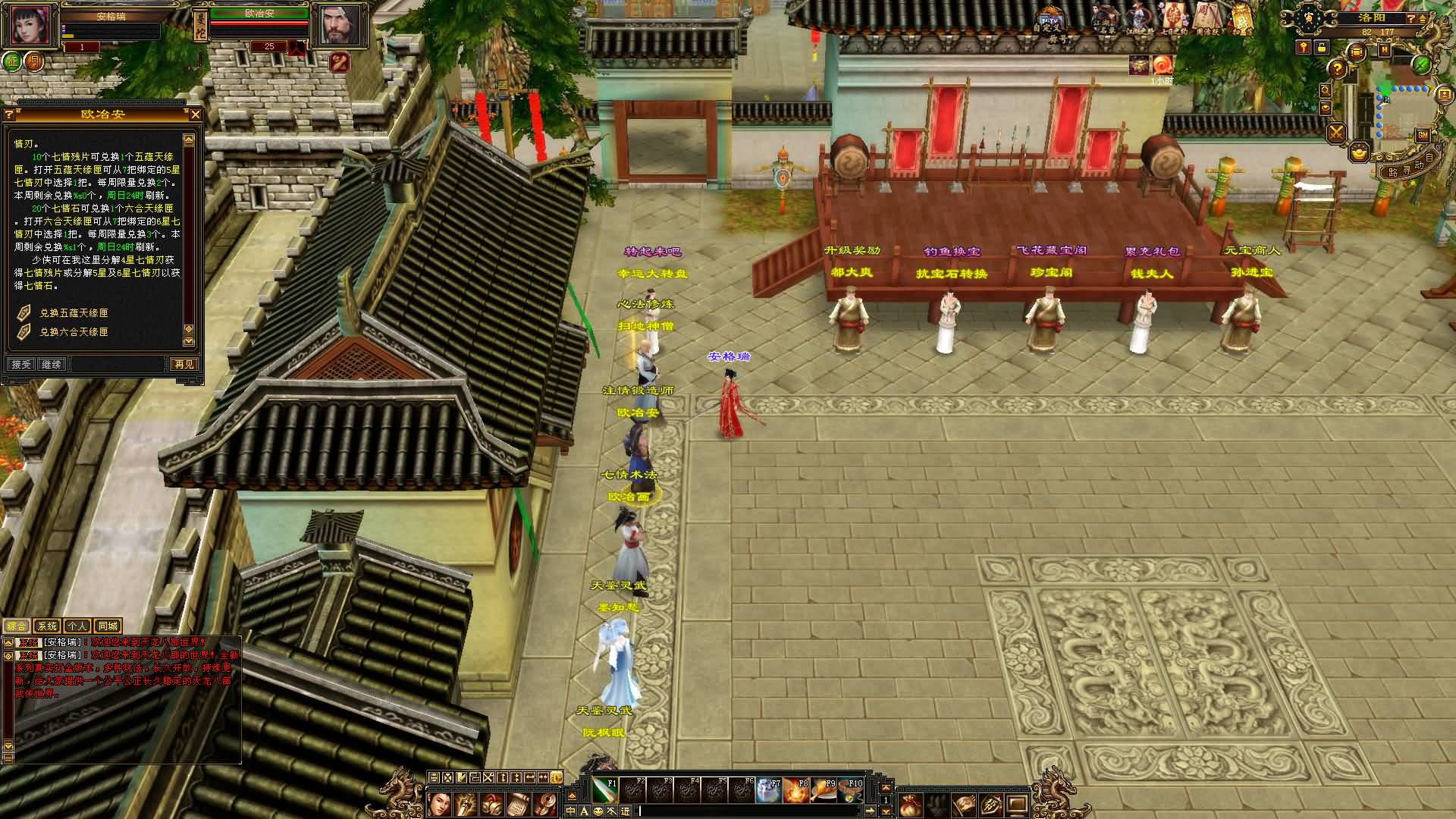Open the GM button by the minimap
The image size is (1456, 819).
1423,134
